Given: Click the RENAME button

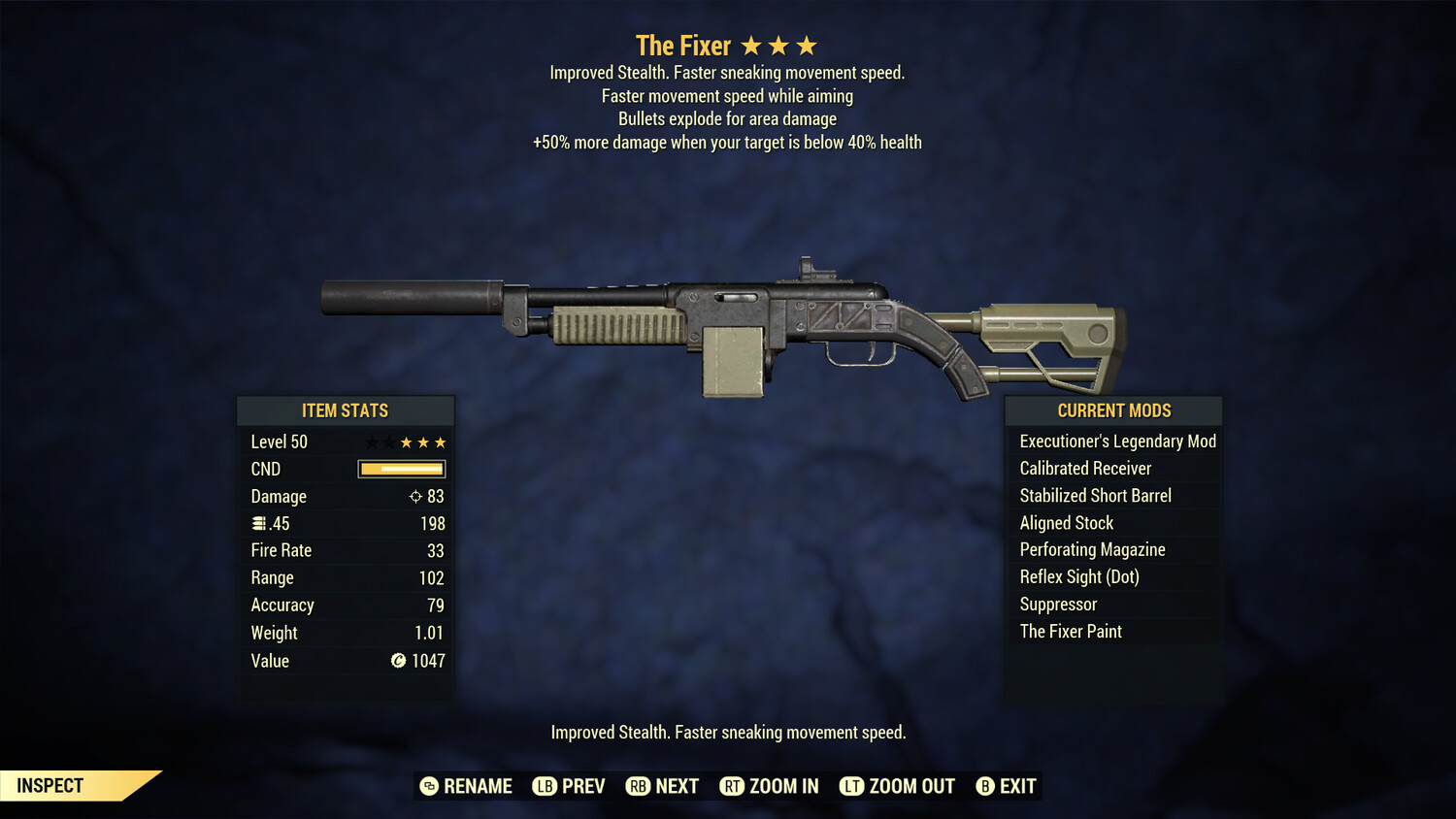Looking at the screenshot, I should [x=478, y=786].
